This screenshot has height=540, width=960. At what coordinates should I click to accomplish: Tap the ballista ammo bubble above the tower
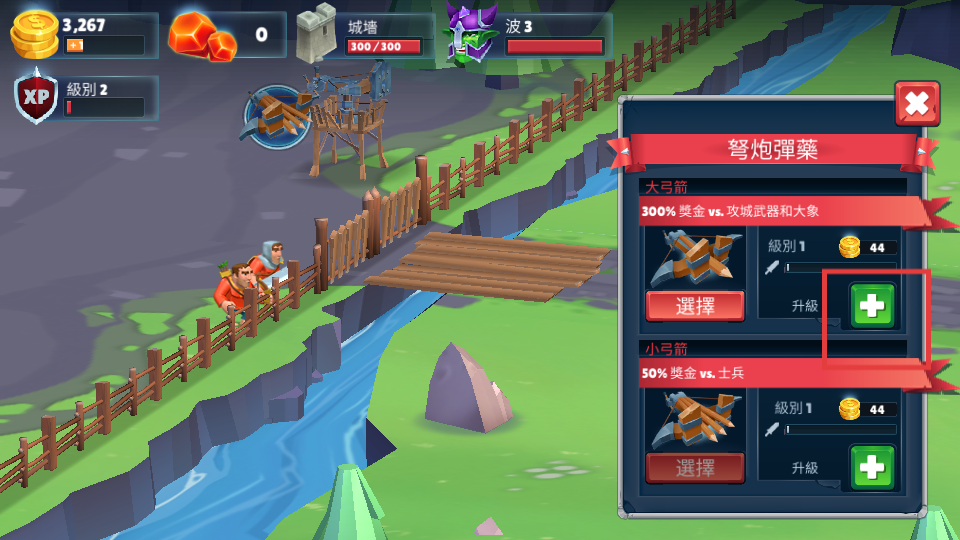point(276,117)
